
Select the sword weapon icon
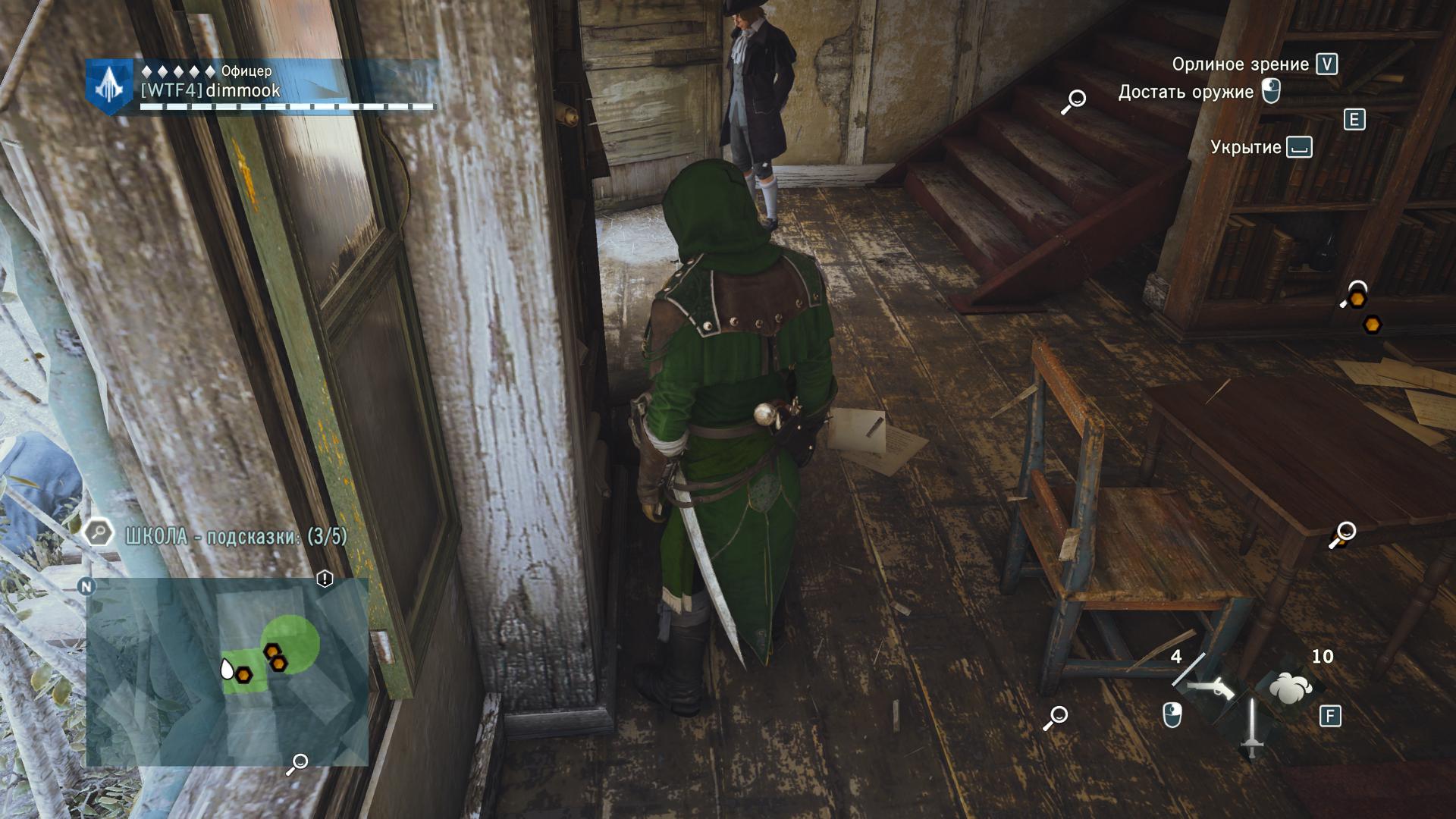pyautogui.click(x=1251, y=728)
